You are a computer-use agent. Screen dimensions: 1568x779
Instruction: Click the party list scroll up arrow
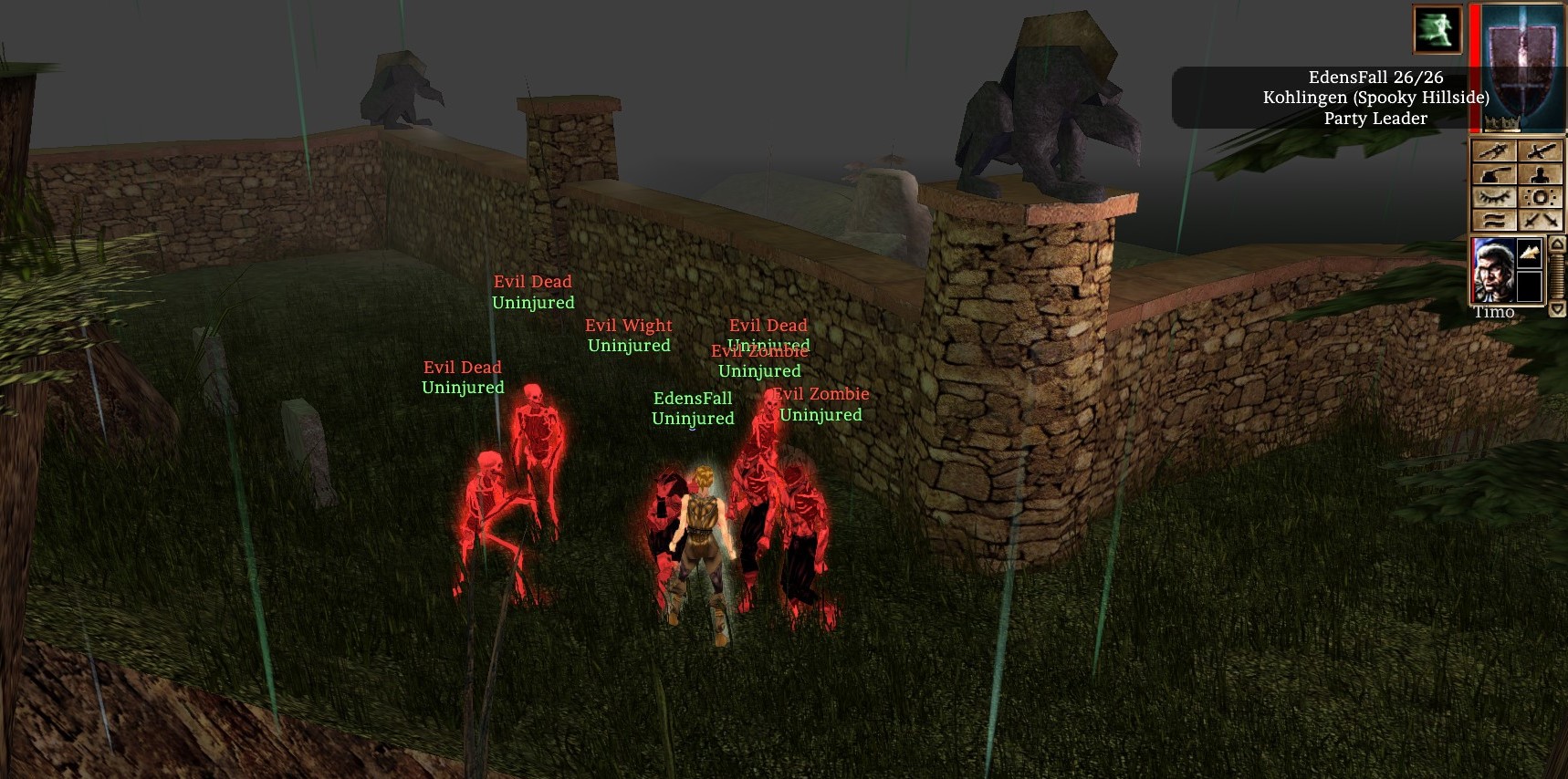tap(1557, 244)
